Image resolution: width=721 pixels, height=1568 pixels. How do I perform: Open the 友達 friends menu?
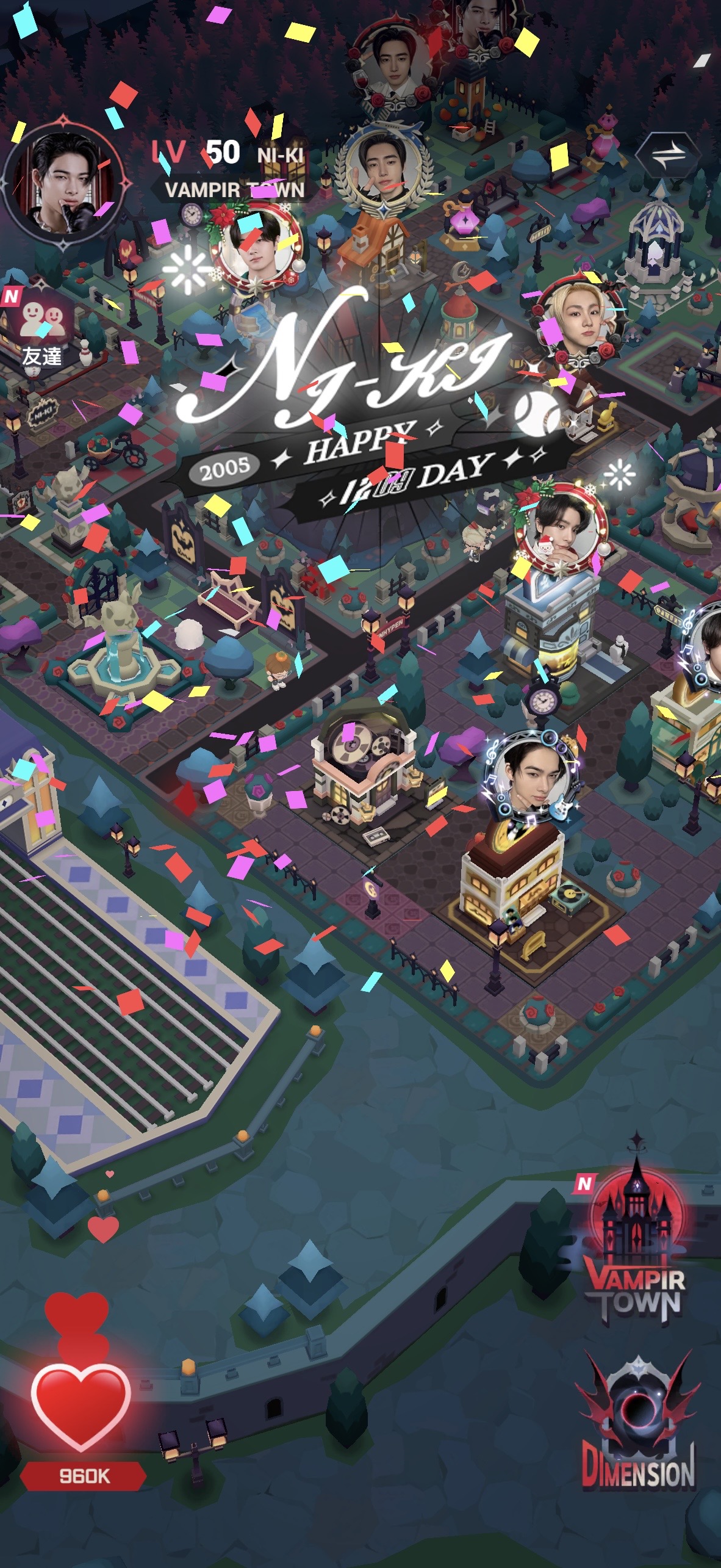[41, 330]
